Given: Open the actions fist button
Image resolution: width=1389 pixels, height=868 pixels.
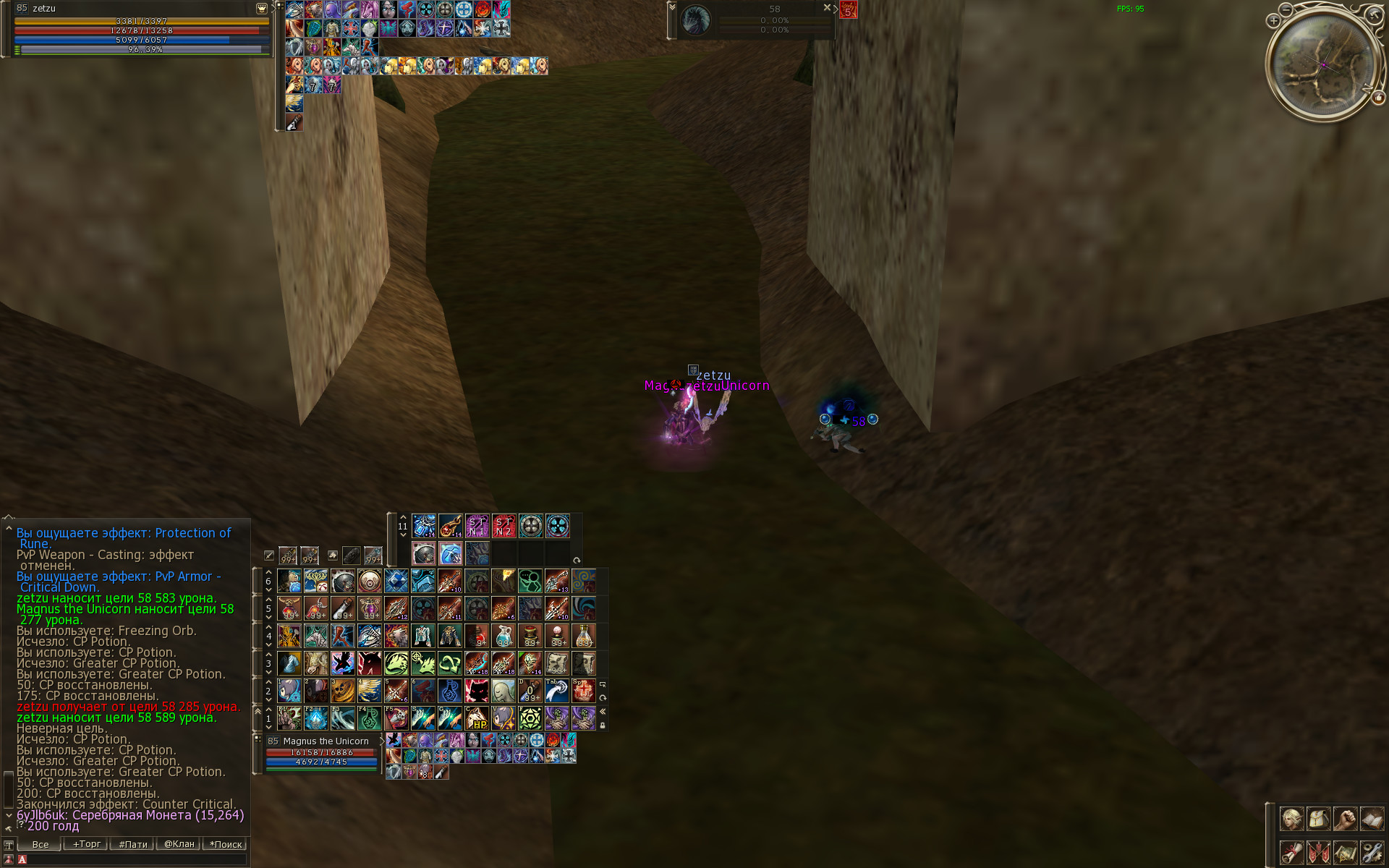Looking at the screenshot, I should click(x=1345, y=819).
